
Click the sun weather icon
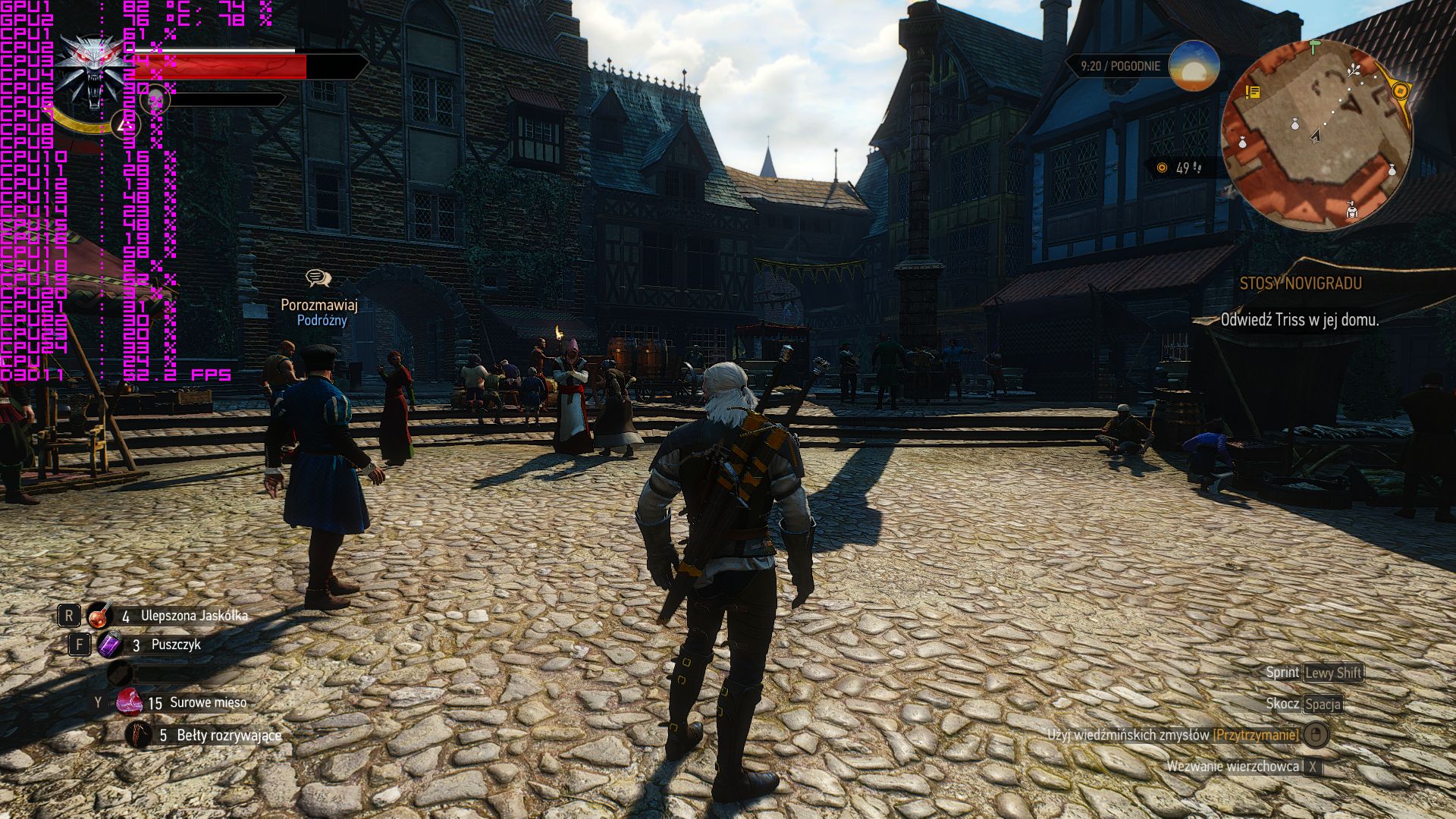pos(1194,66)
